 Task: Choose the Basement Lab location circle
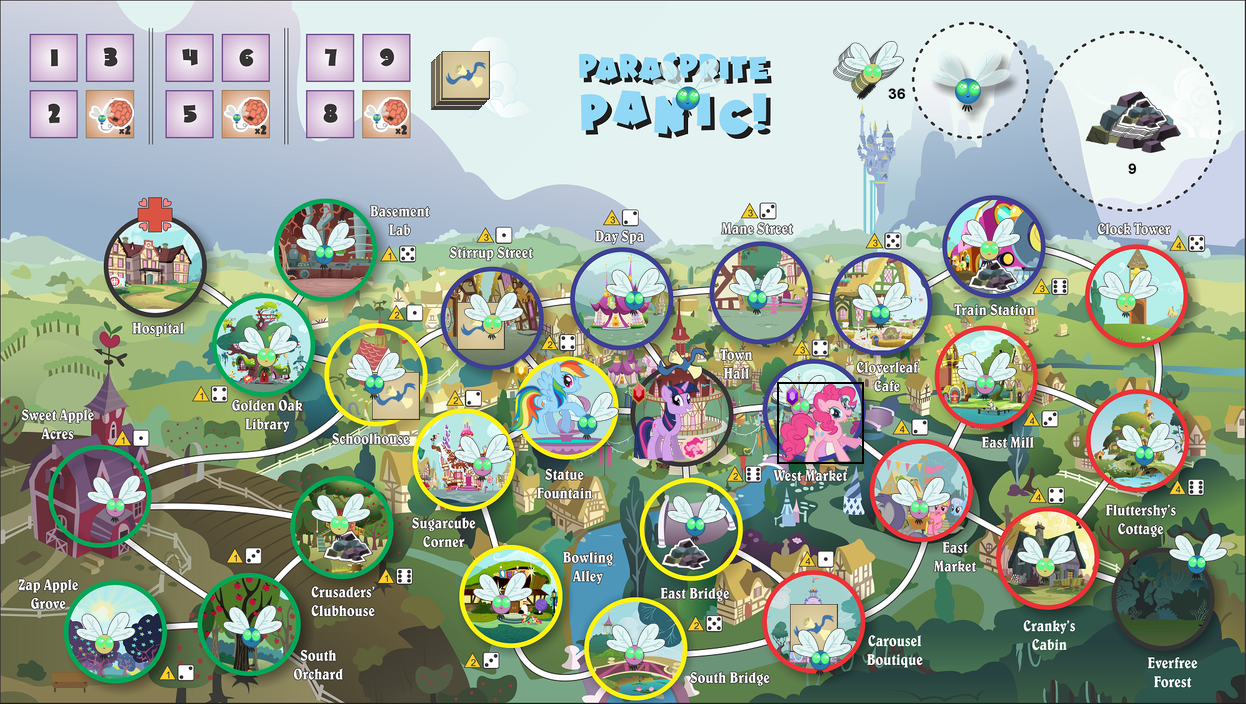pos(323,249)
